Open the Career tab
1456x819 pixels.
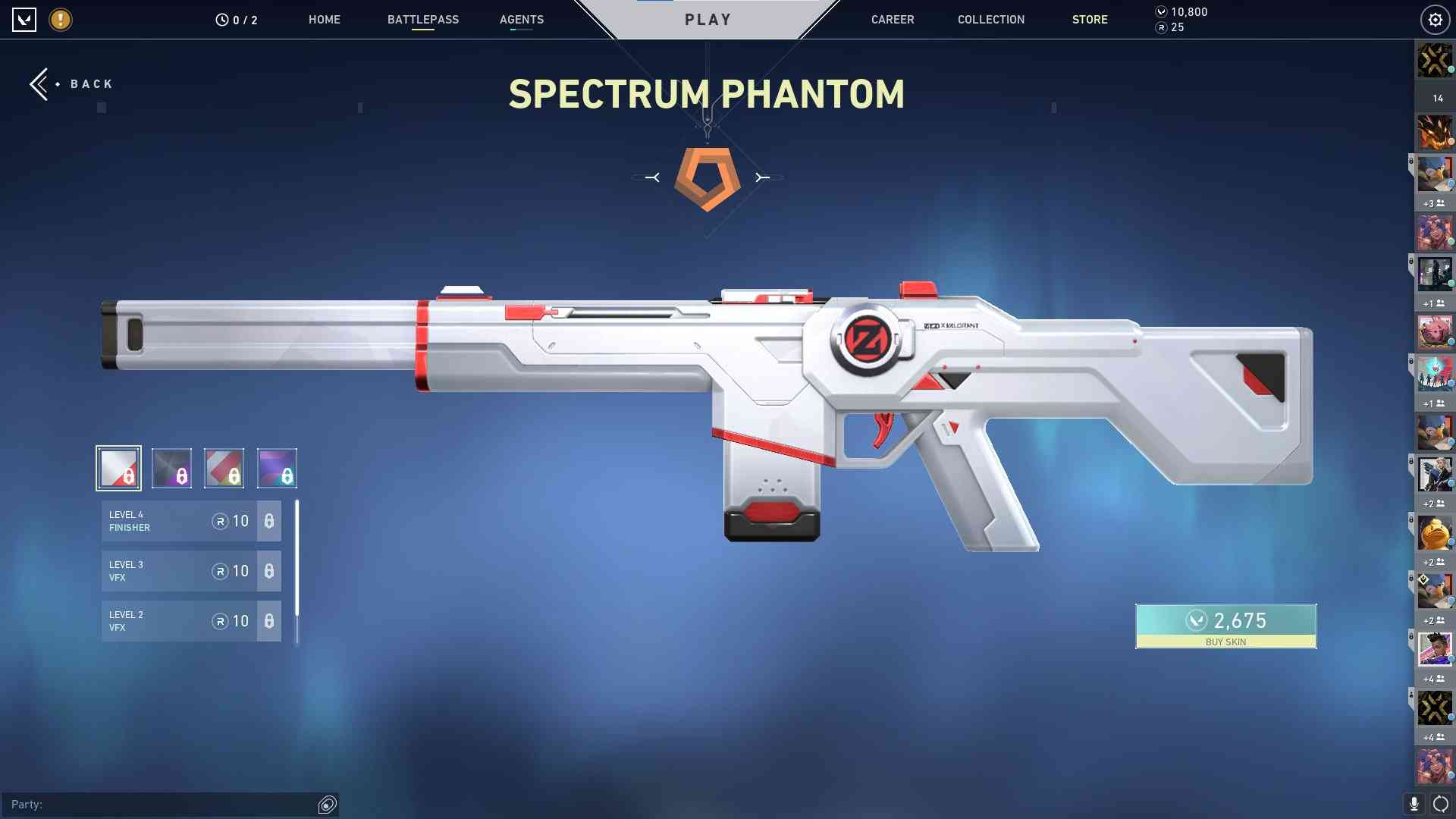tap(892, 20)
